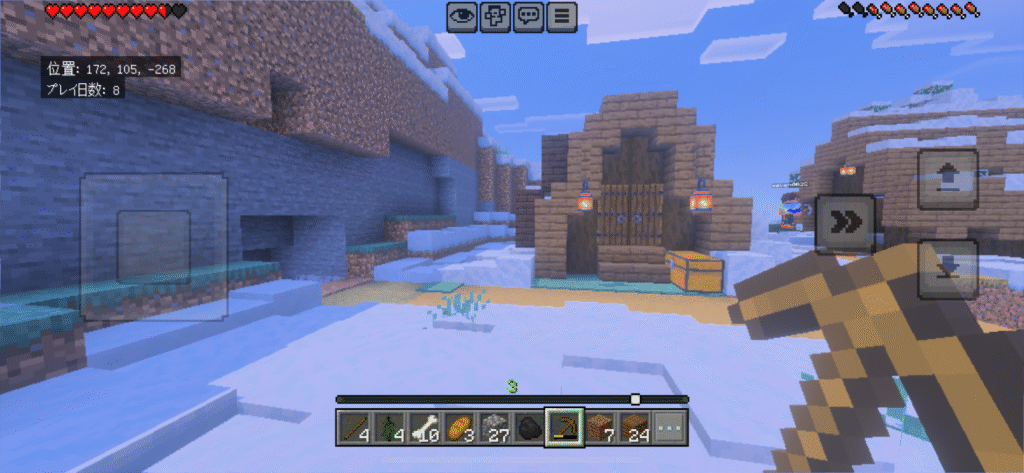Open inventory with the three-dot button
Image resolution: width=1024 pixels, height=473 pixels.
pos(669,428)
